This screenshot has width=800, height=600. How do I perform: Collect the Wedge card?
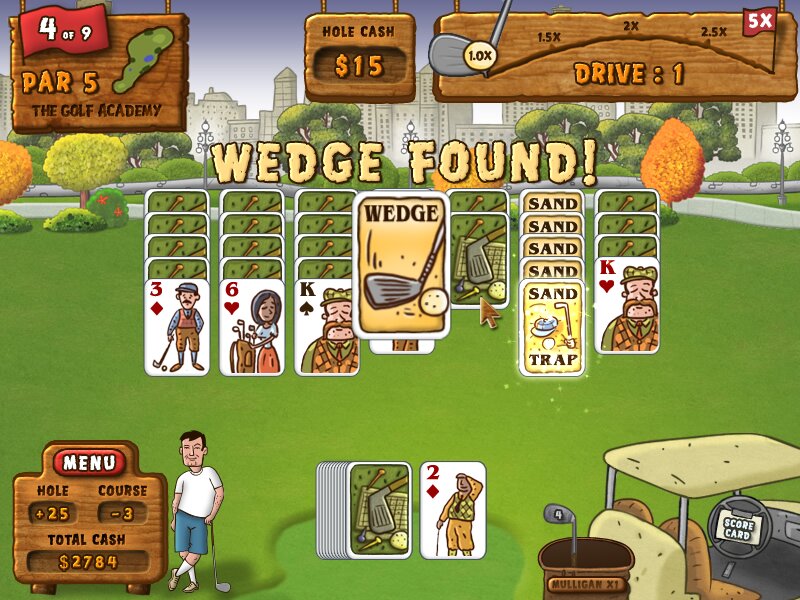coord(401,265)
